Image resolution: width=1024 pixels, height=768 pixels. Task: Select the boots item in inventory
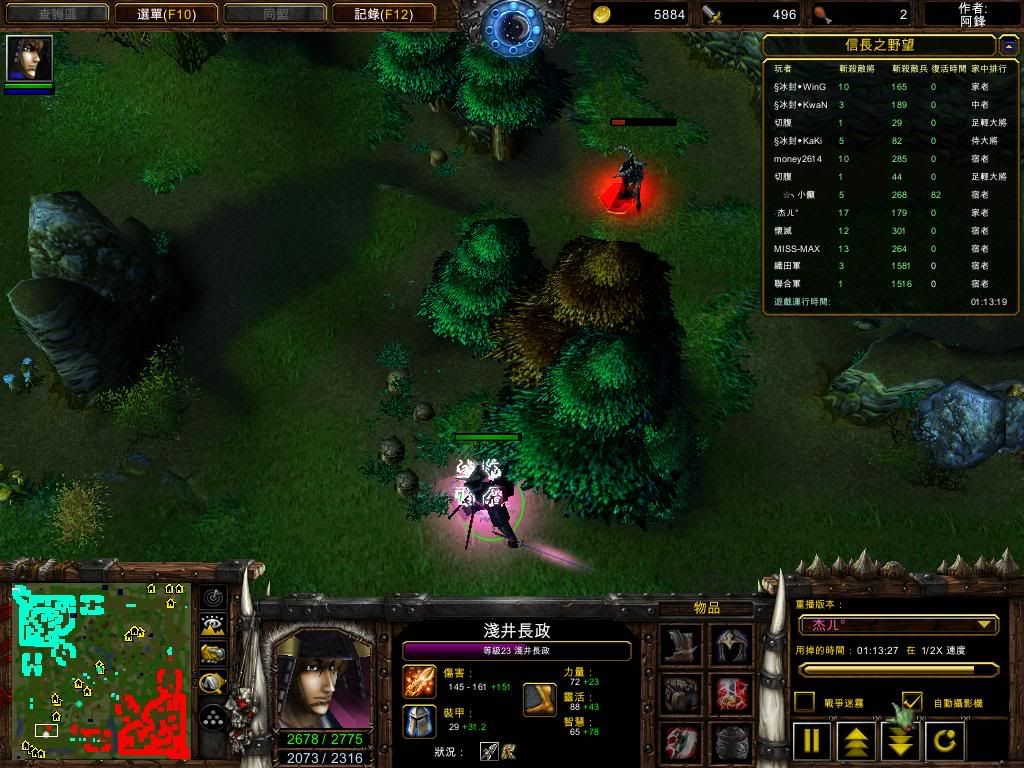coord(681,645)
